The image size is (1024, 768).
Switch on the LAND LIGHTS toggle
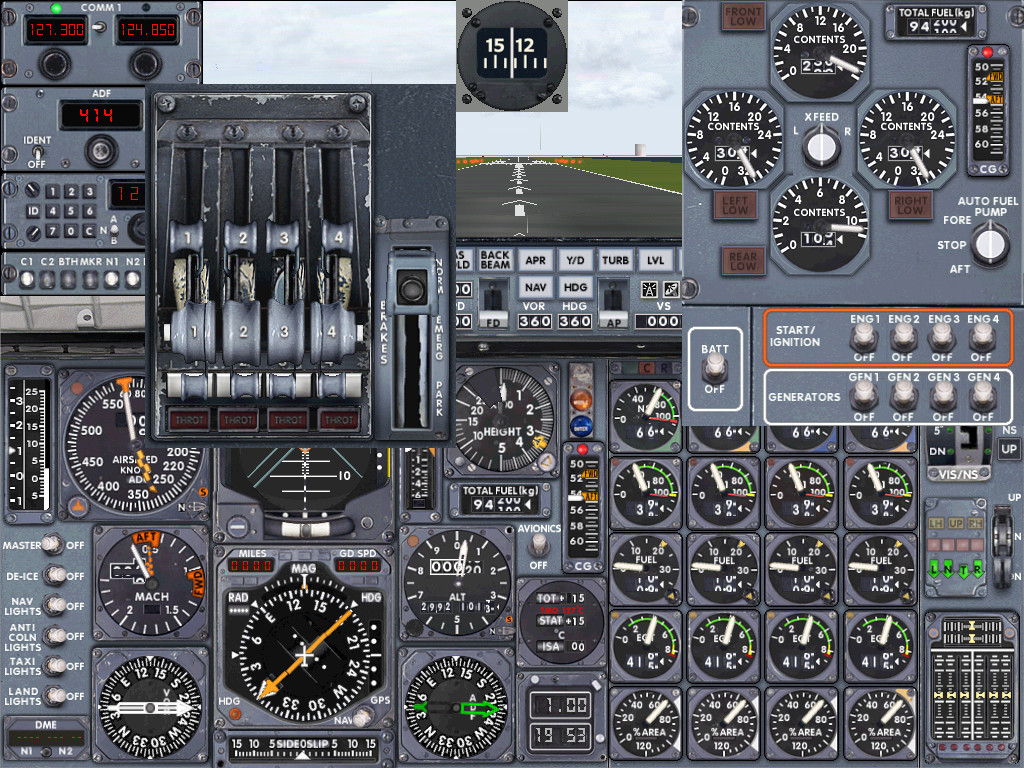(56, 696)
